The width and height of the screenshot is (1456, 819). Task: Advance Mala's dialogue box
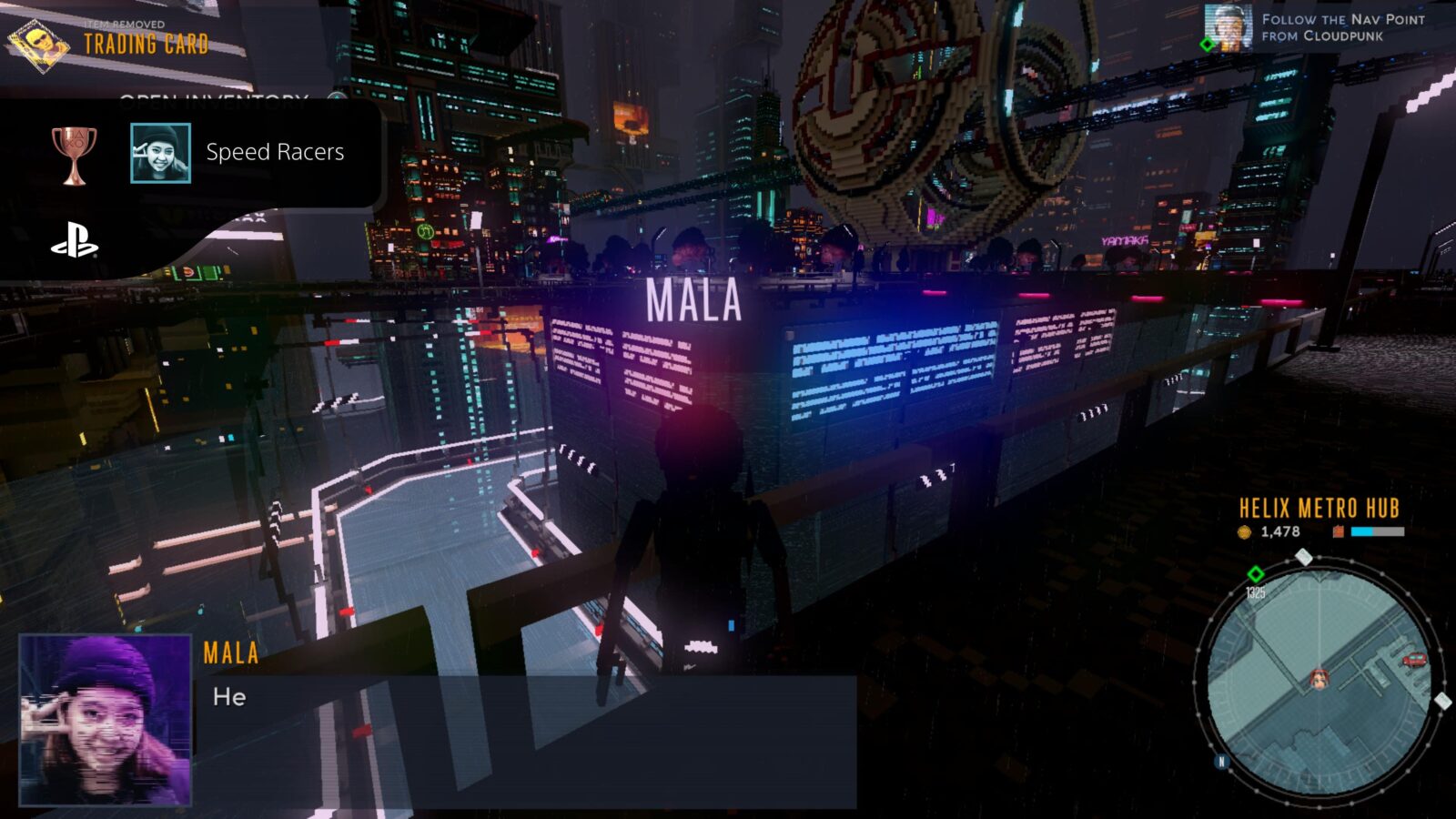point(526,739)
